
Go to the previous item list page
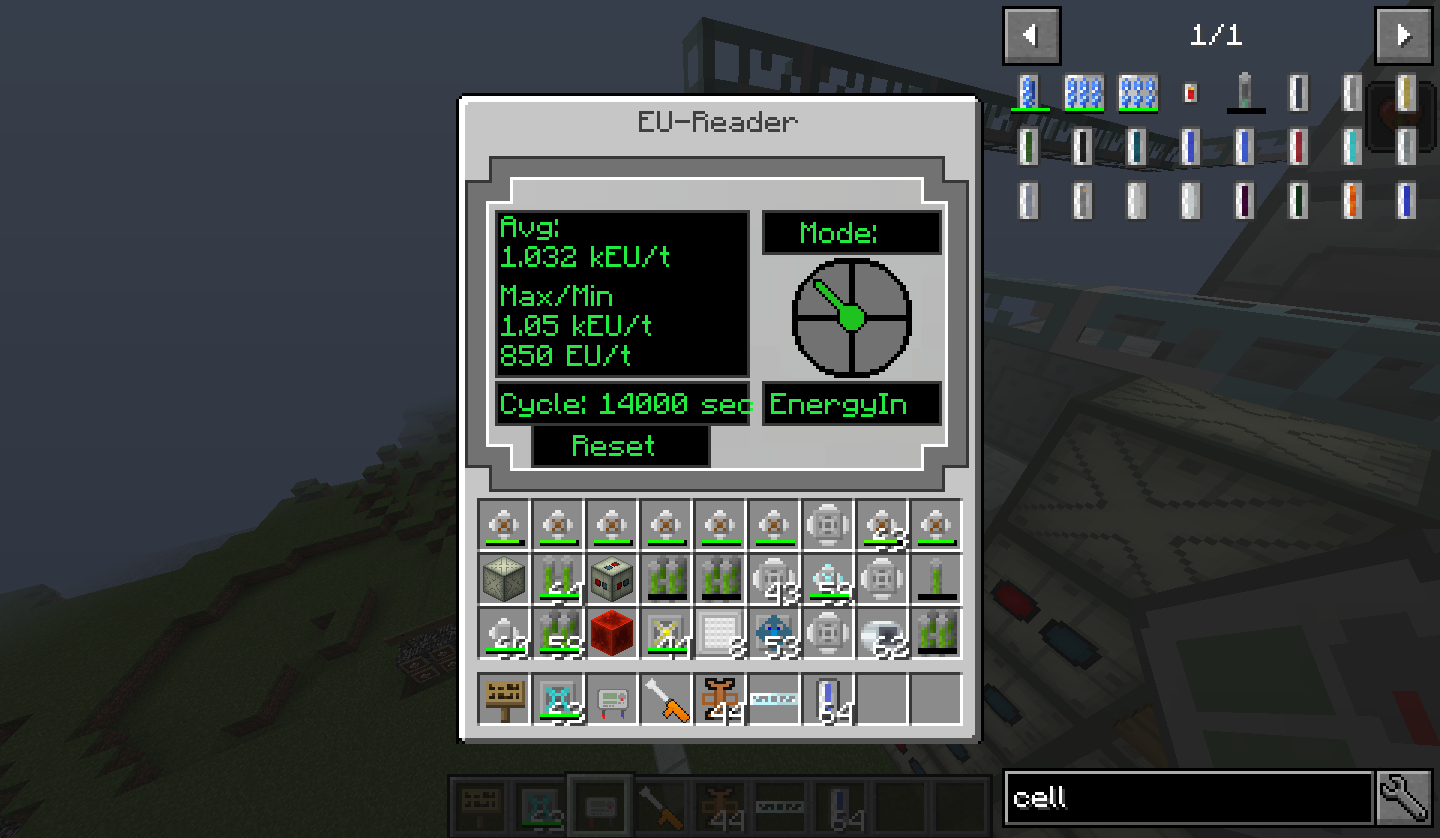(x=1031, y=36)
